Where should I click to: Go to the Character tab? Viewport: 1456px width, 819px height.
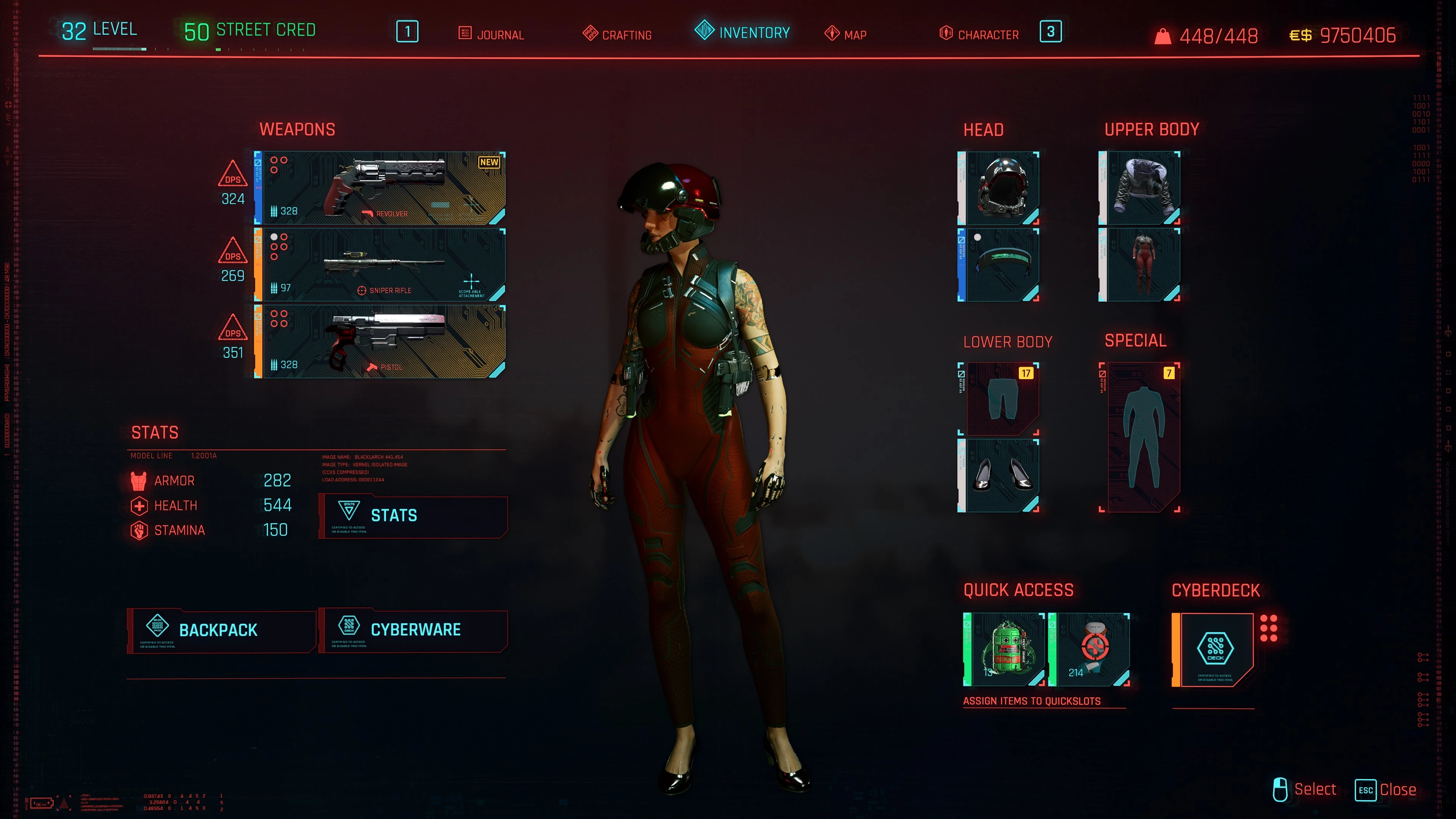[x=979, y=35]
